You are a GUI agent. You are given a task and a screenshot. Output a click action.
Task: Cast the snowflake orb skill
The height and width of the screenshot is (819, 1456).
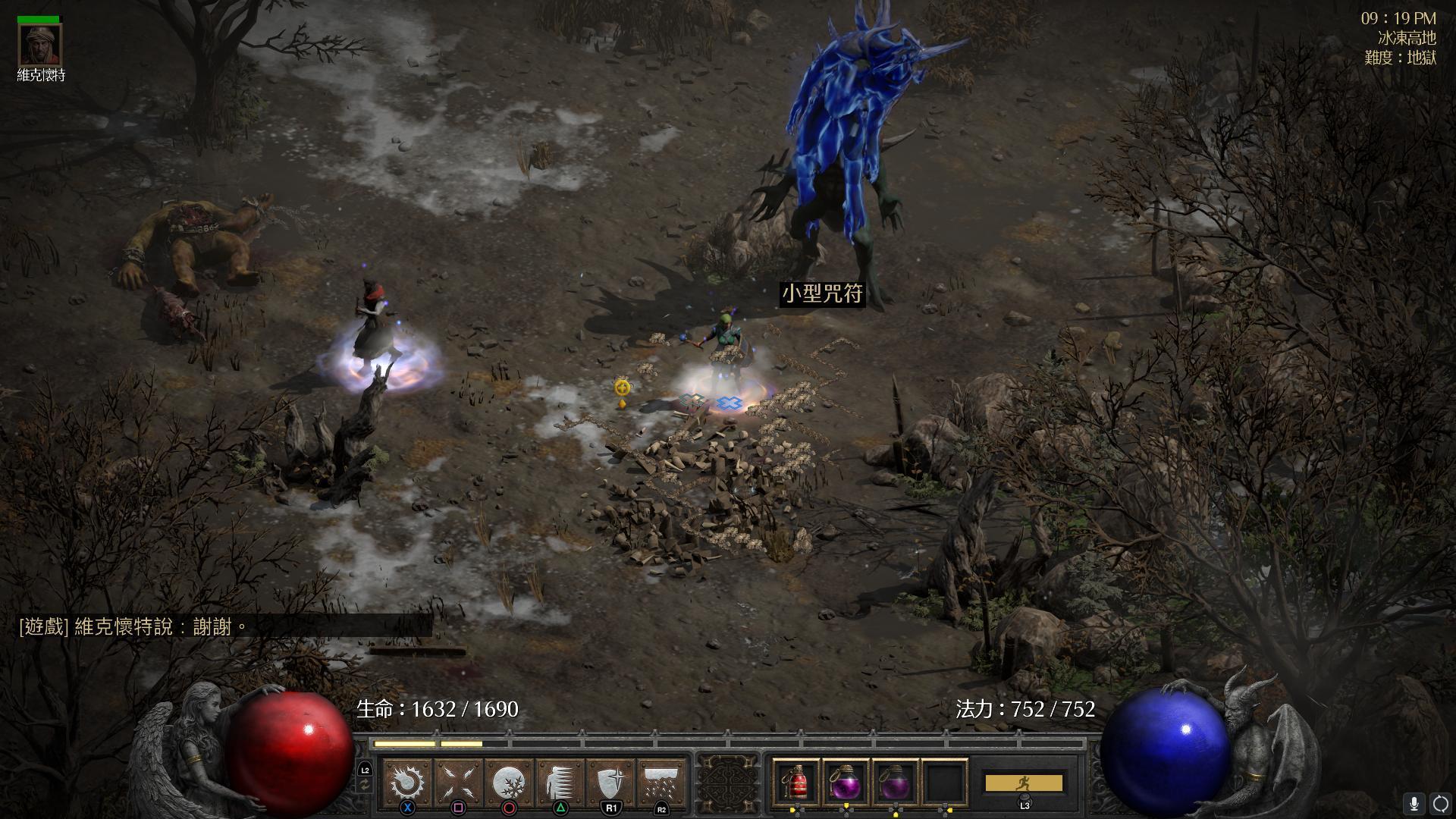[509, 782]
